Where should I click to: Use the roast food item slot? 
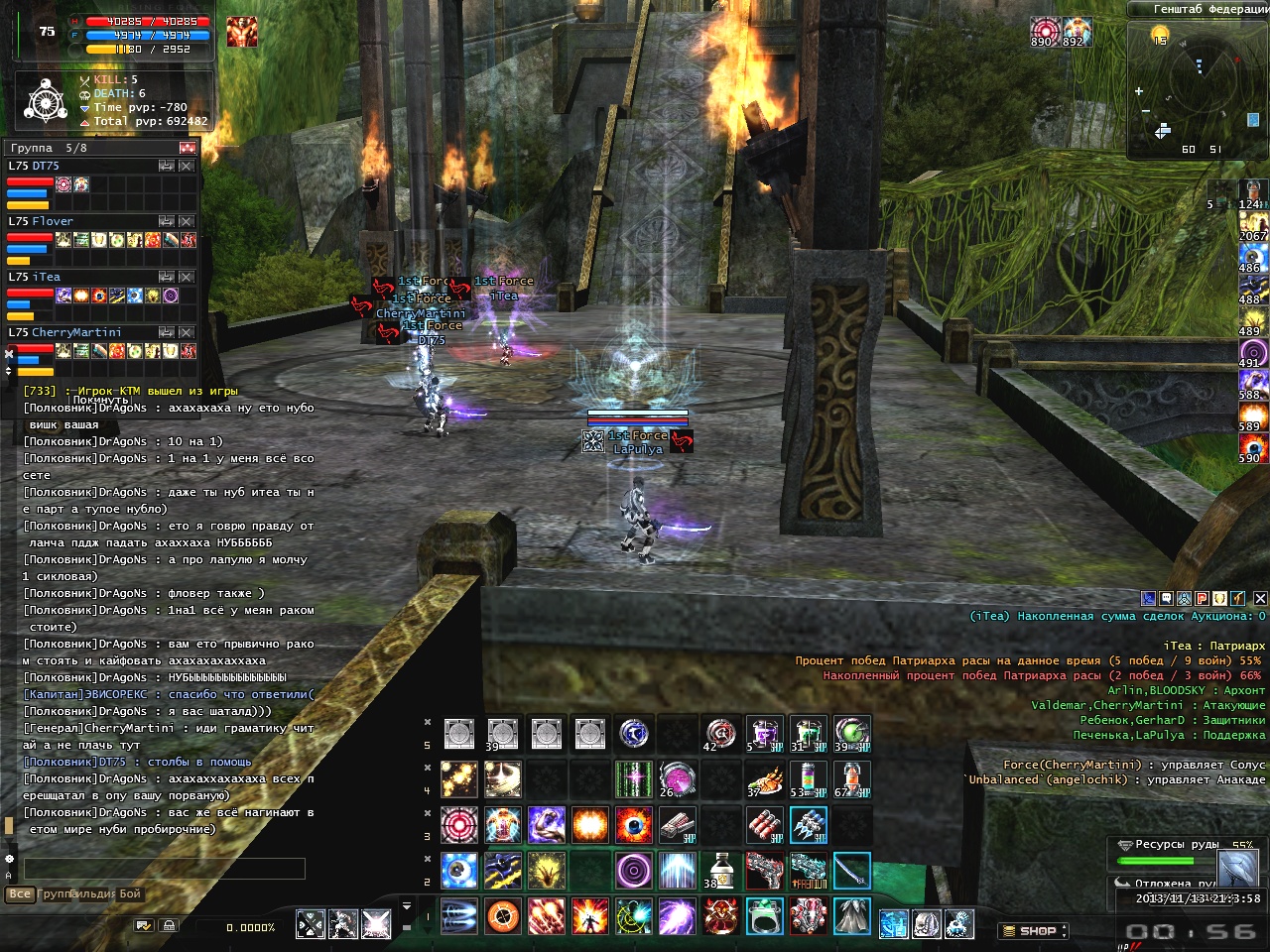point(765,779)
